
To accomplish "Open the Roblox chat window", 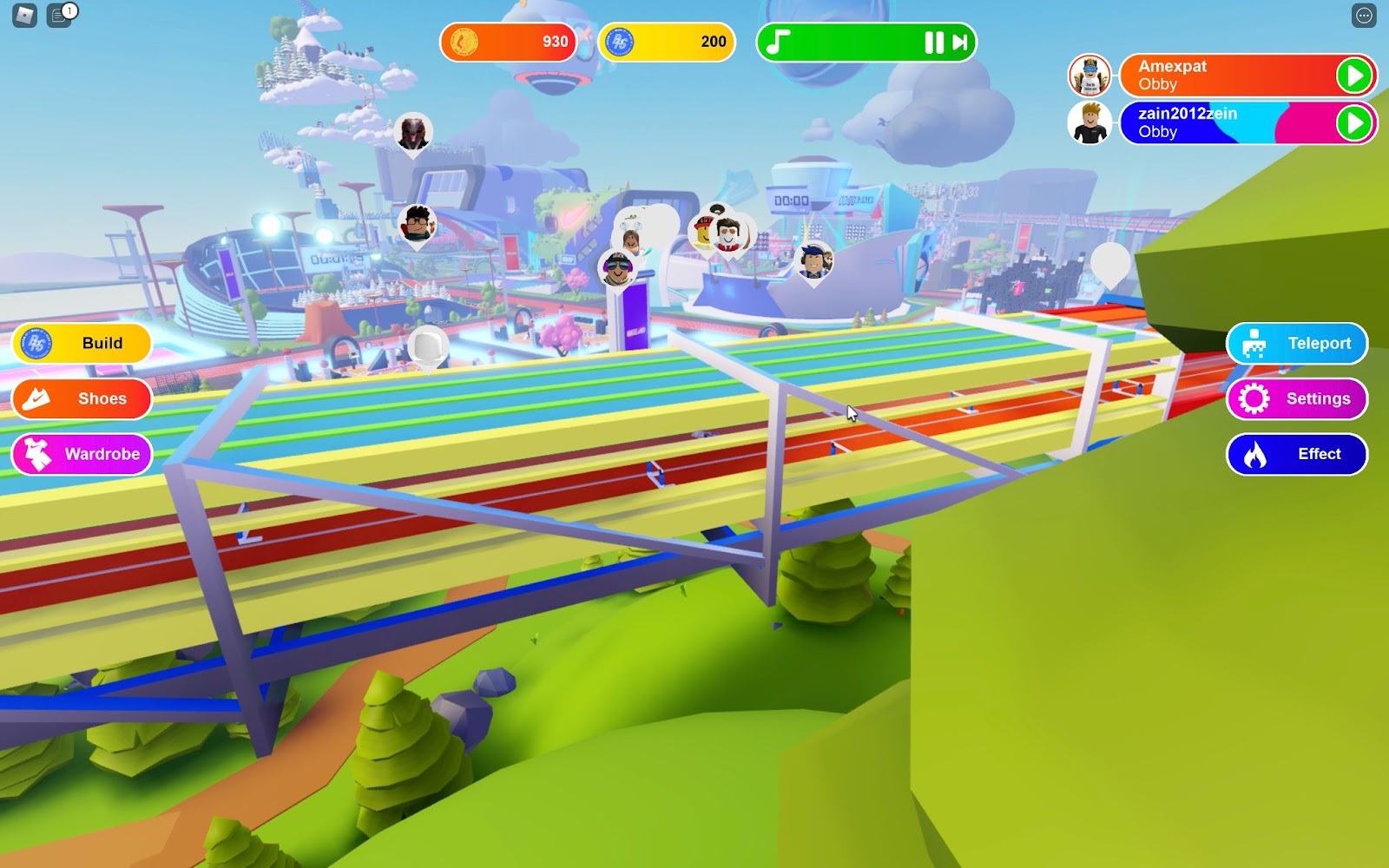I will click(59, 15).
